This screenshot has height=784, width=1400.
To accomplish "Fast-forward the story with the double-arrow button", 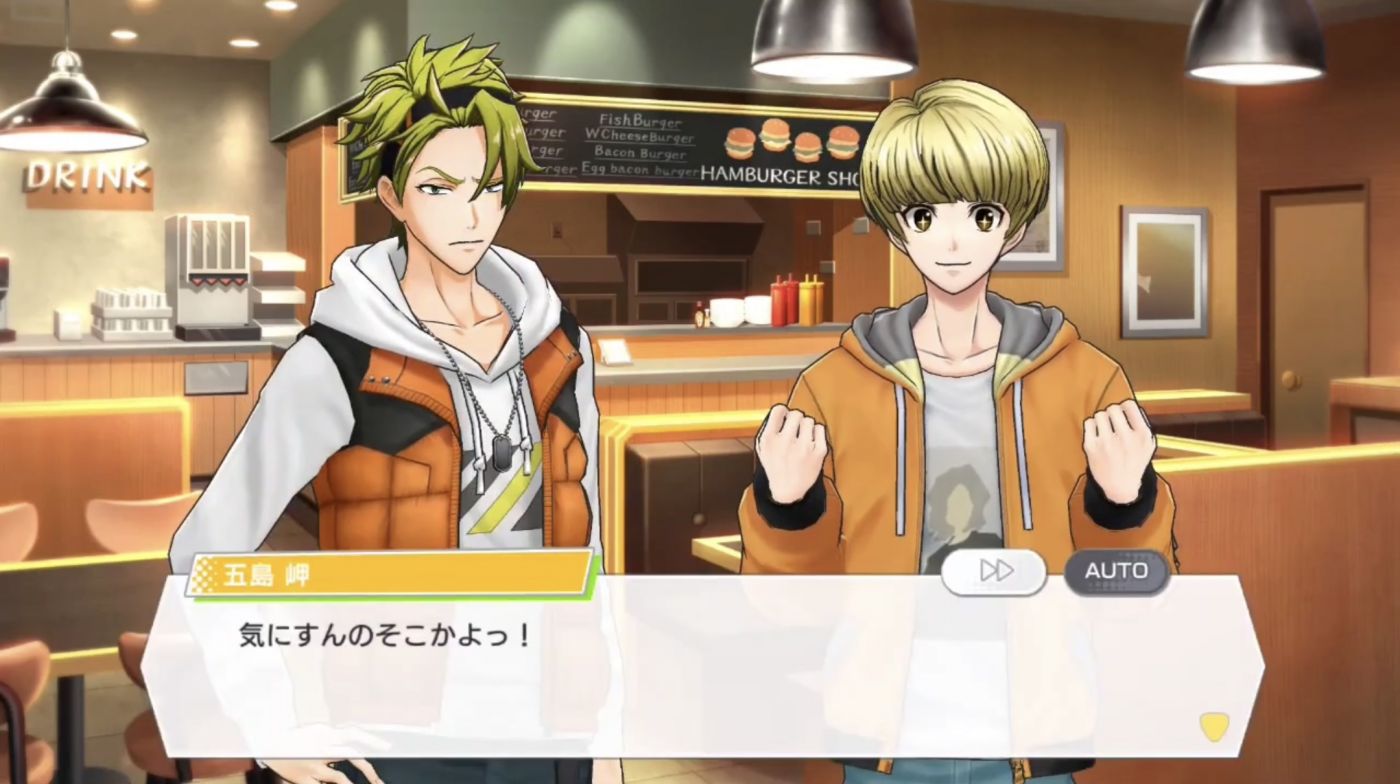I will point(994,571).
